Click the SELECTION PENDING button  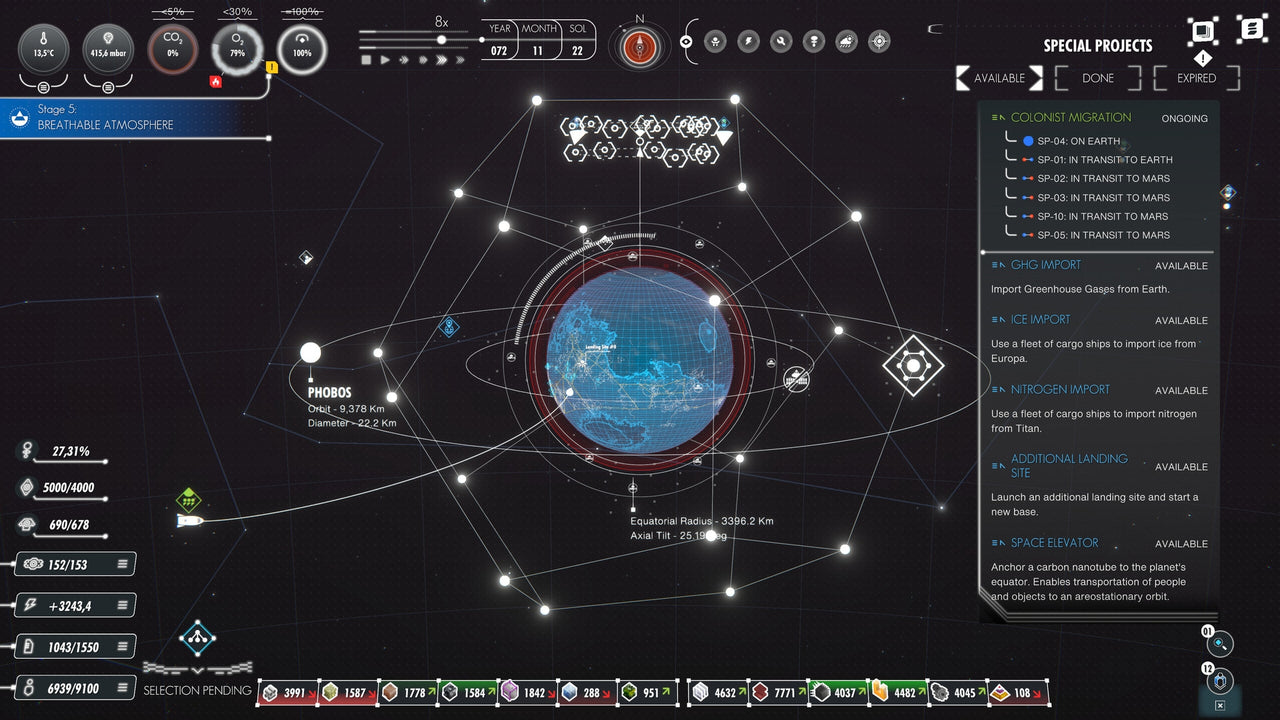[x=197, y=690]
